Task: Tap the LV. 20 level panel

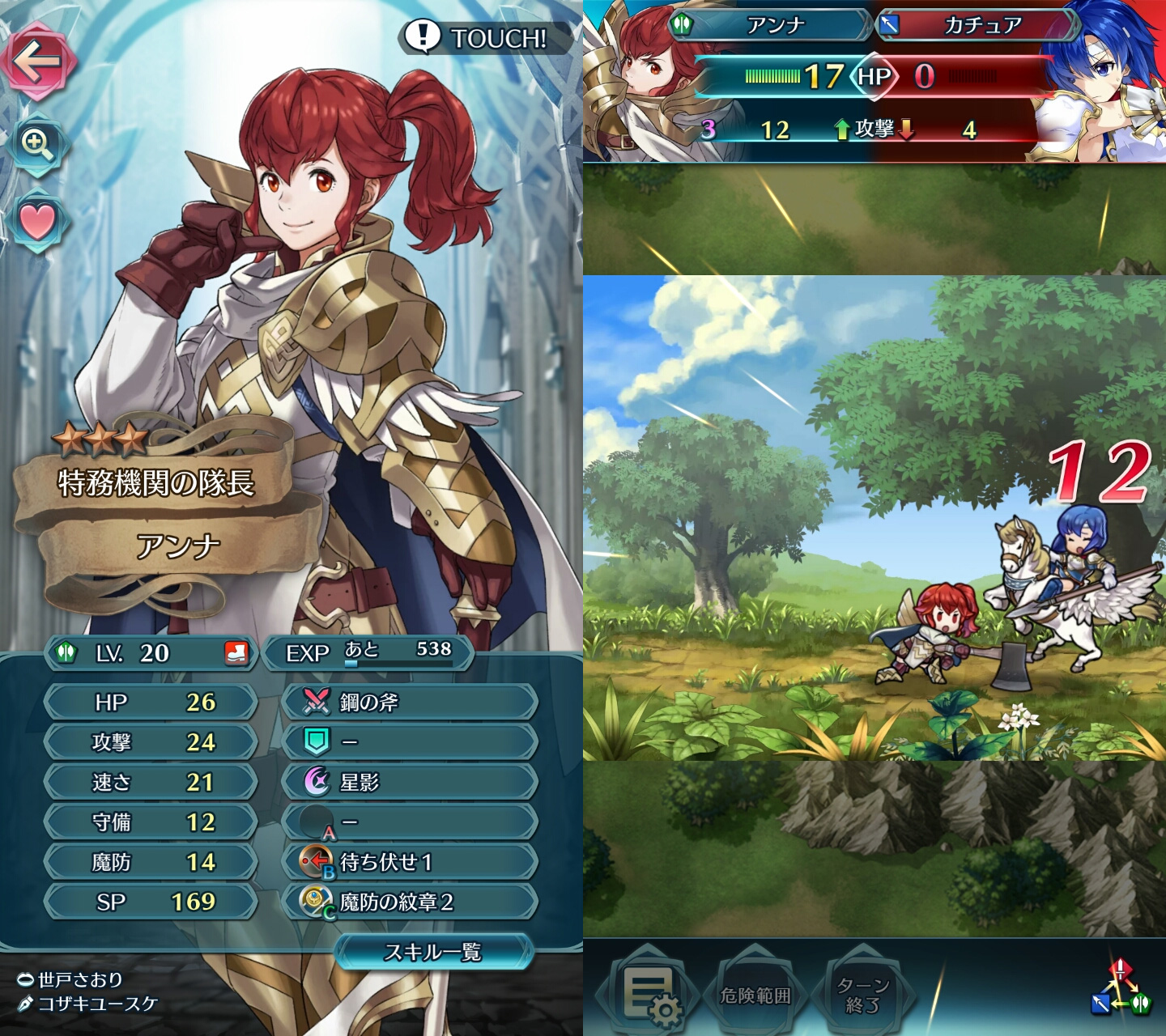Action: 151,652
